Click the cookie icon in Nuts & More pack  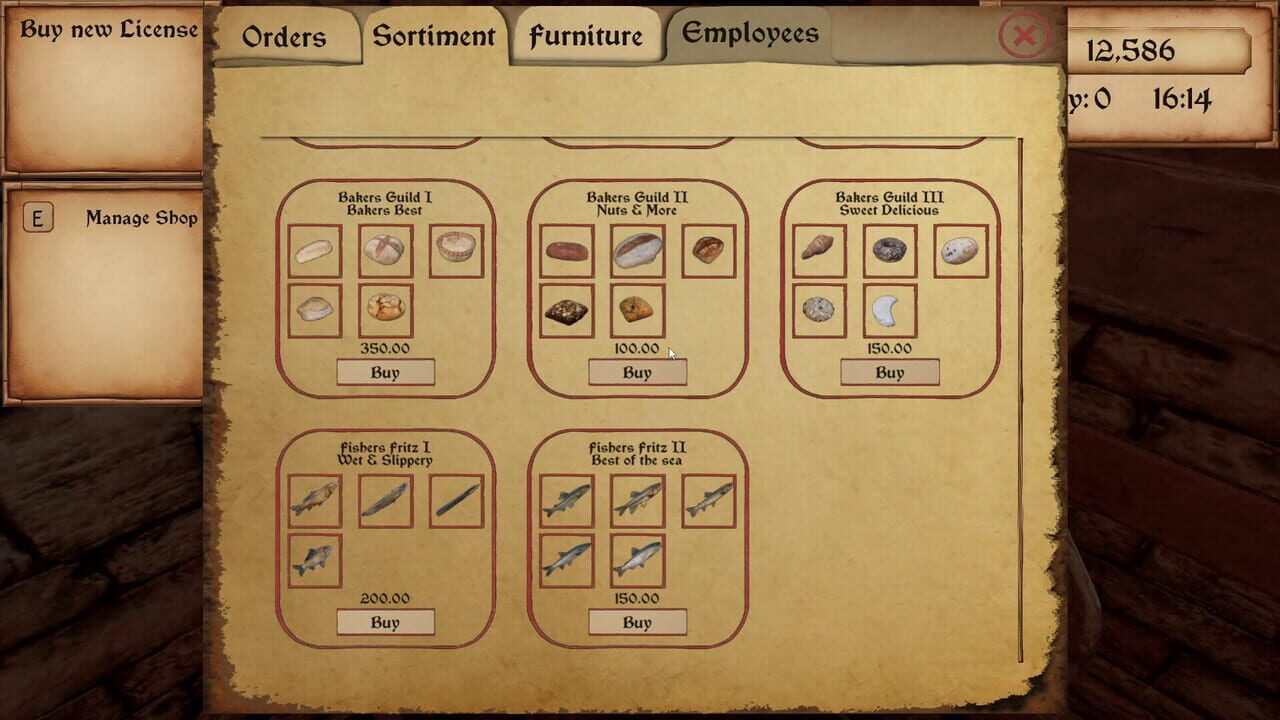(x=637, y=311)
